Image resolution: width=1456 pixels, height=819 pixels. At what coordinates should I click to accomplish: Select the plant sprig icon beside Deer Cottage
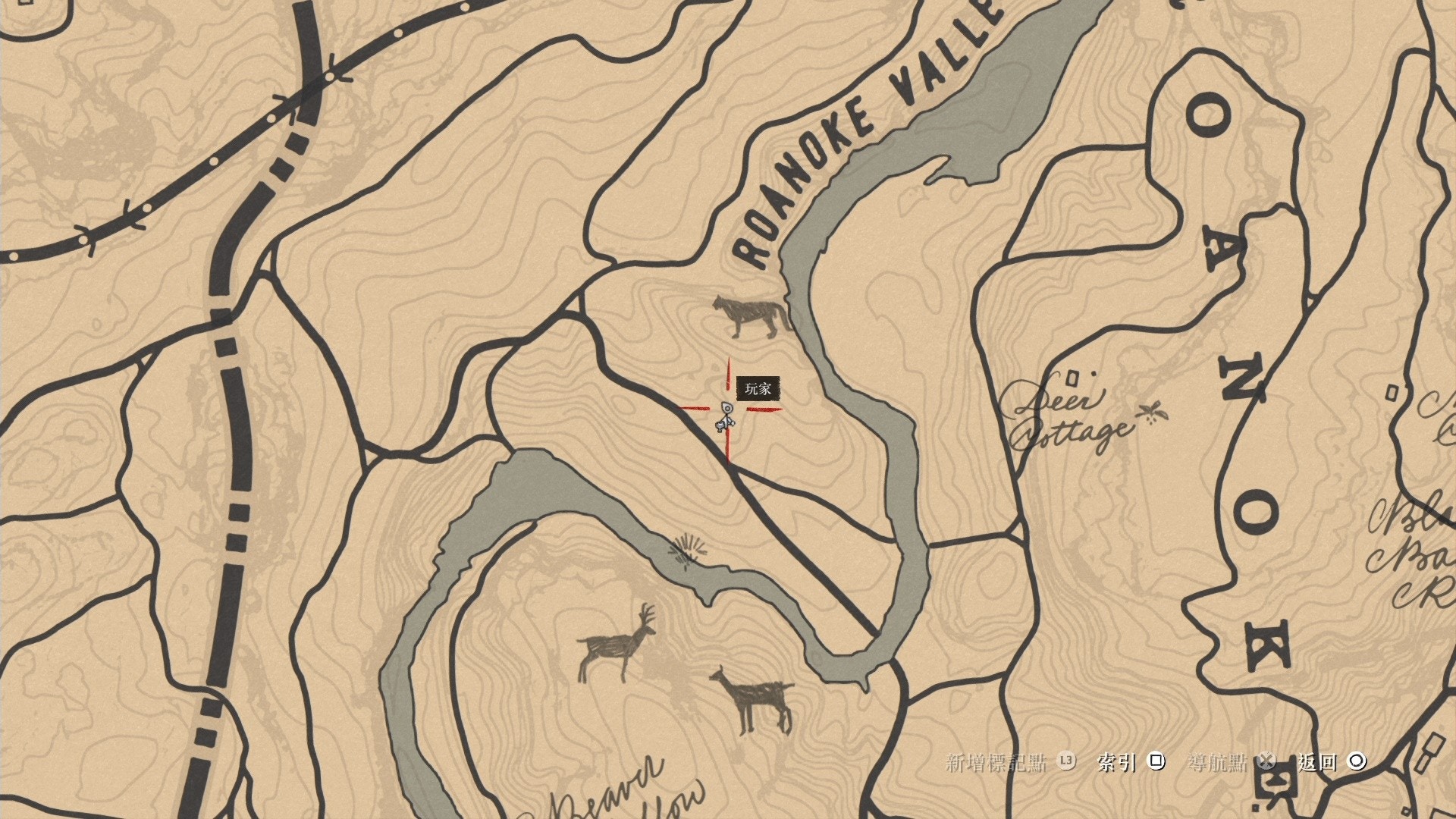(x=1153, y=413)
